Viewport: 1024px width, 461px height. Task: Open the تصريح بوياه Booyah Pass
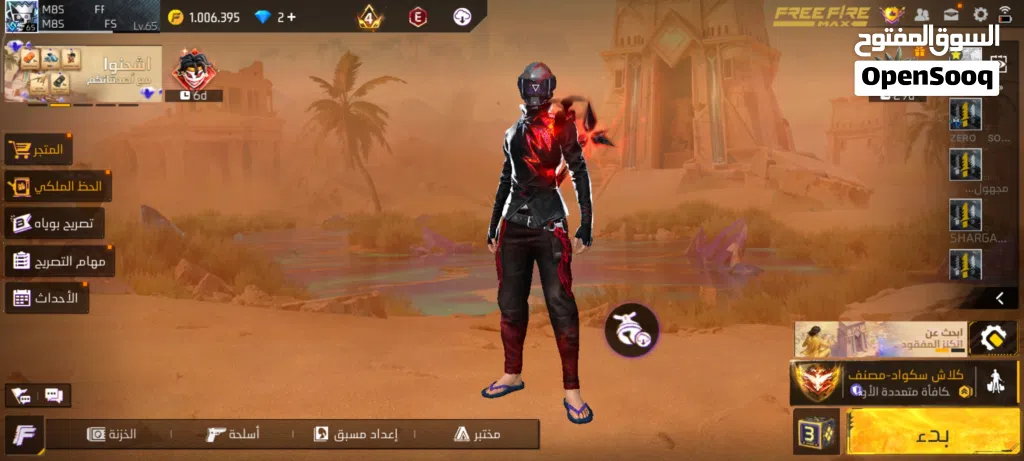tap(54, 223)
